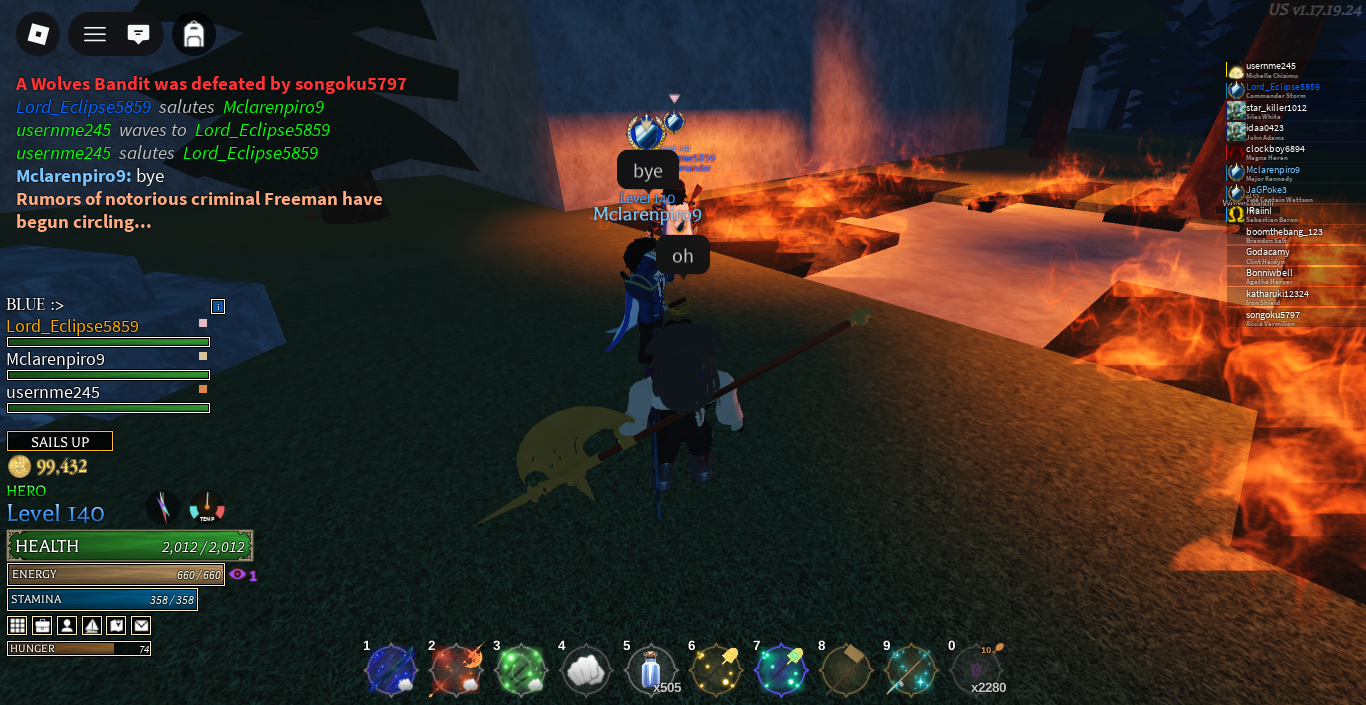Image resolution: width=1366 pixels, height=705 pixels.
Task: Open the hamburger list menu
Action: (95, 34)
